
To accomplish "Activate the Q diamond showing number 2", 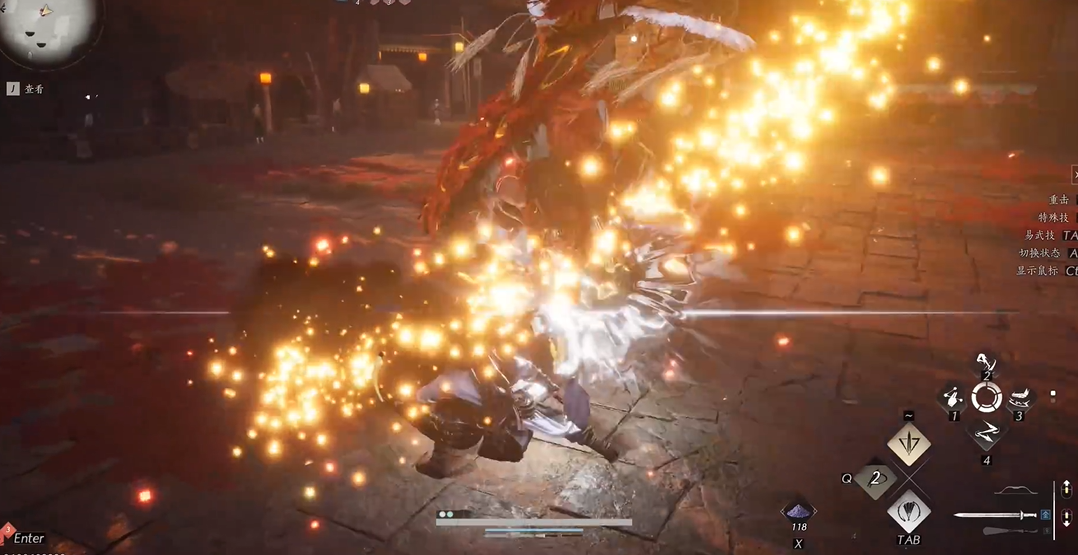I will [x=876, y=479].
